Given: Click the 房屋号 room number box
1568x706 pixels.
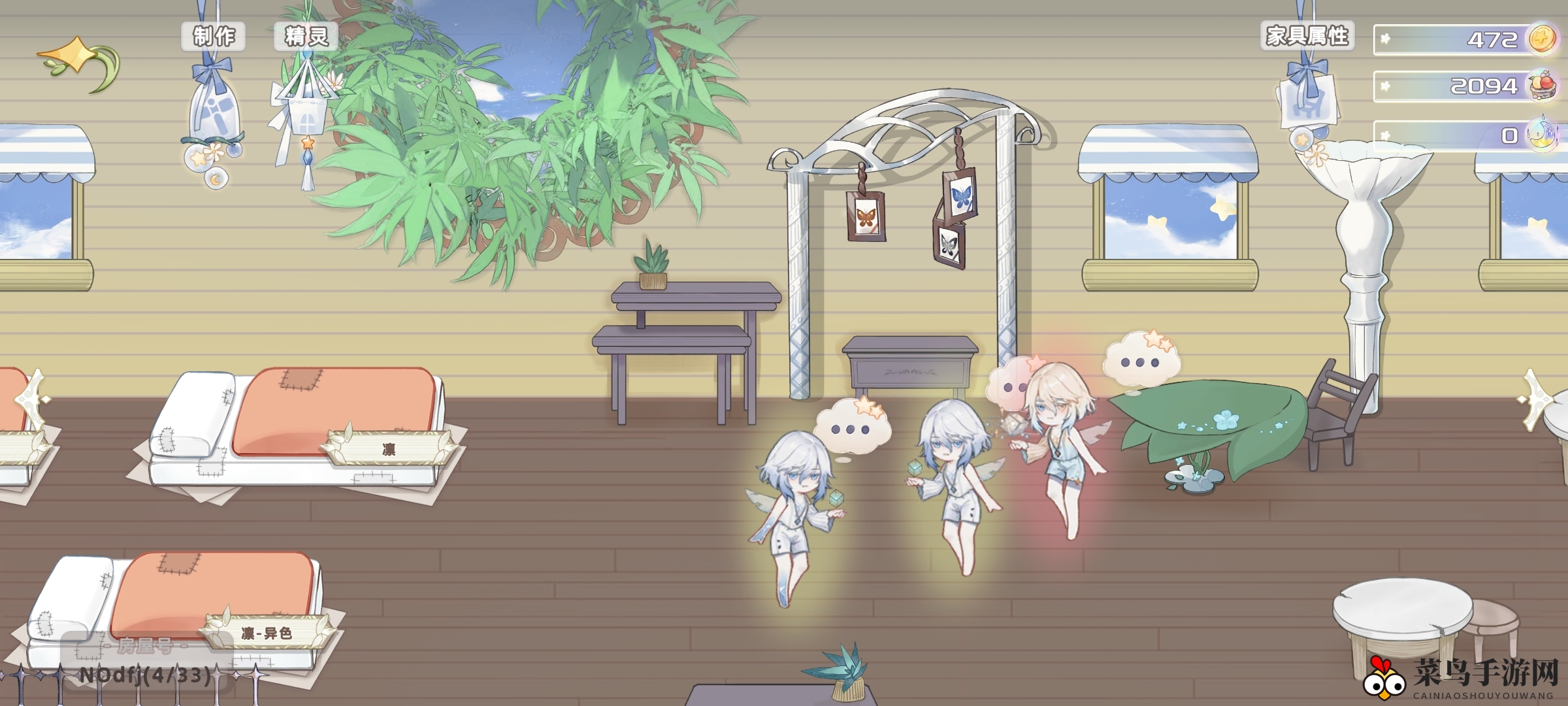Looking at the screenshot, I should tap(146, 662).
